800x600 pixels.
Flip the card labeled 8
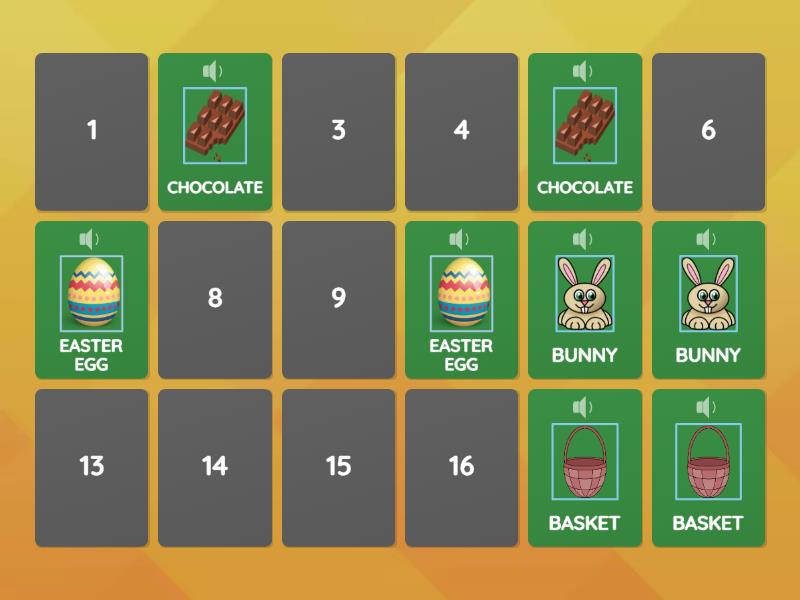coord(215,299)
